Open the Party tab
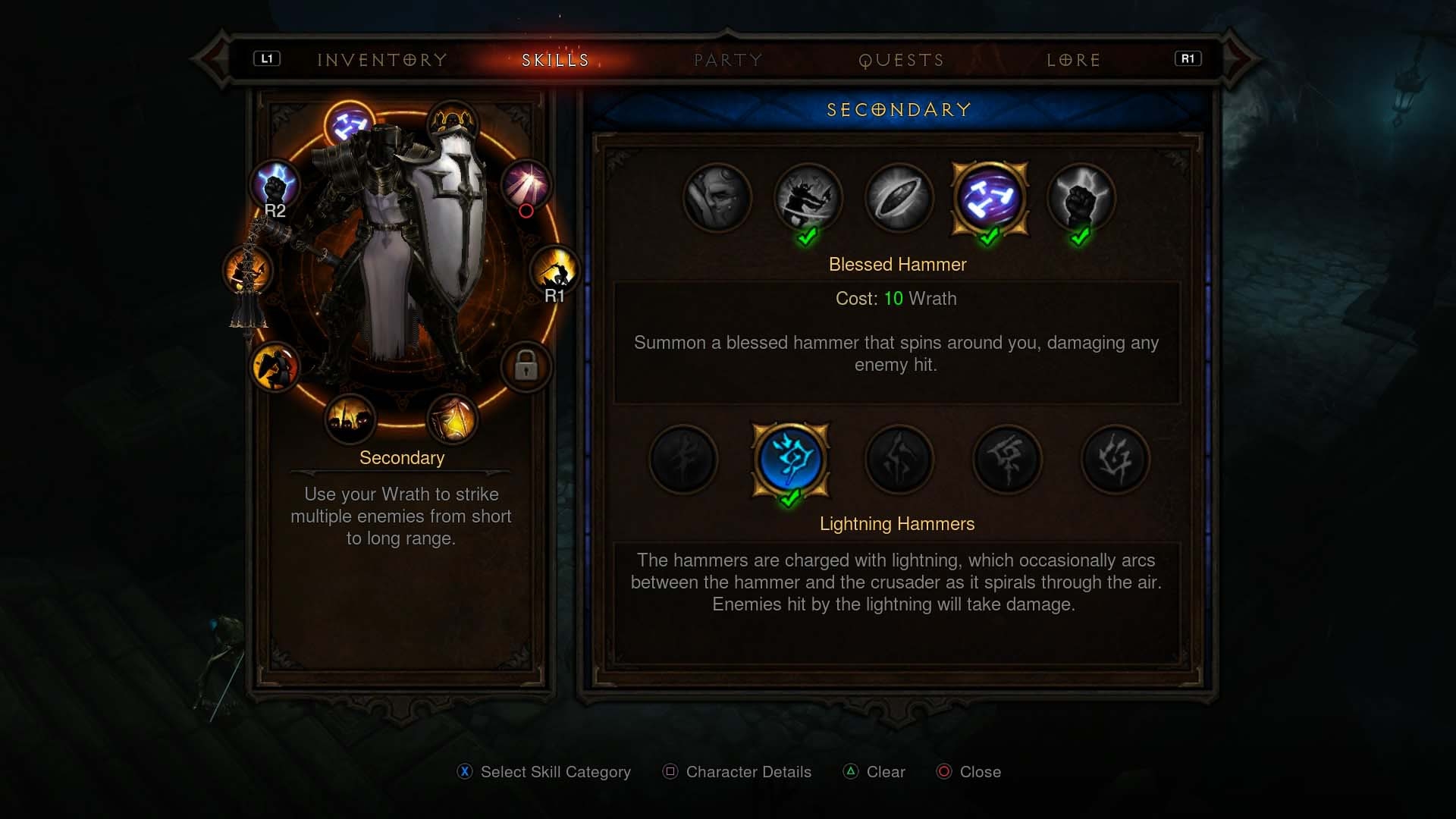This screenshot has width=1456, height=819. pos(728,60)
